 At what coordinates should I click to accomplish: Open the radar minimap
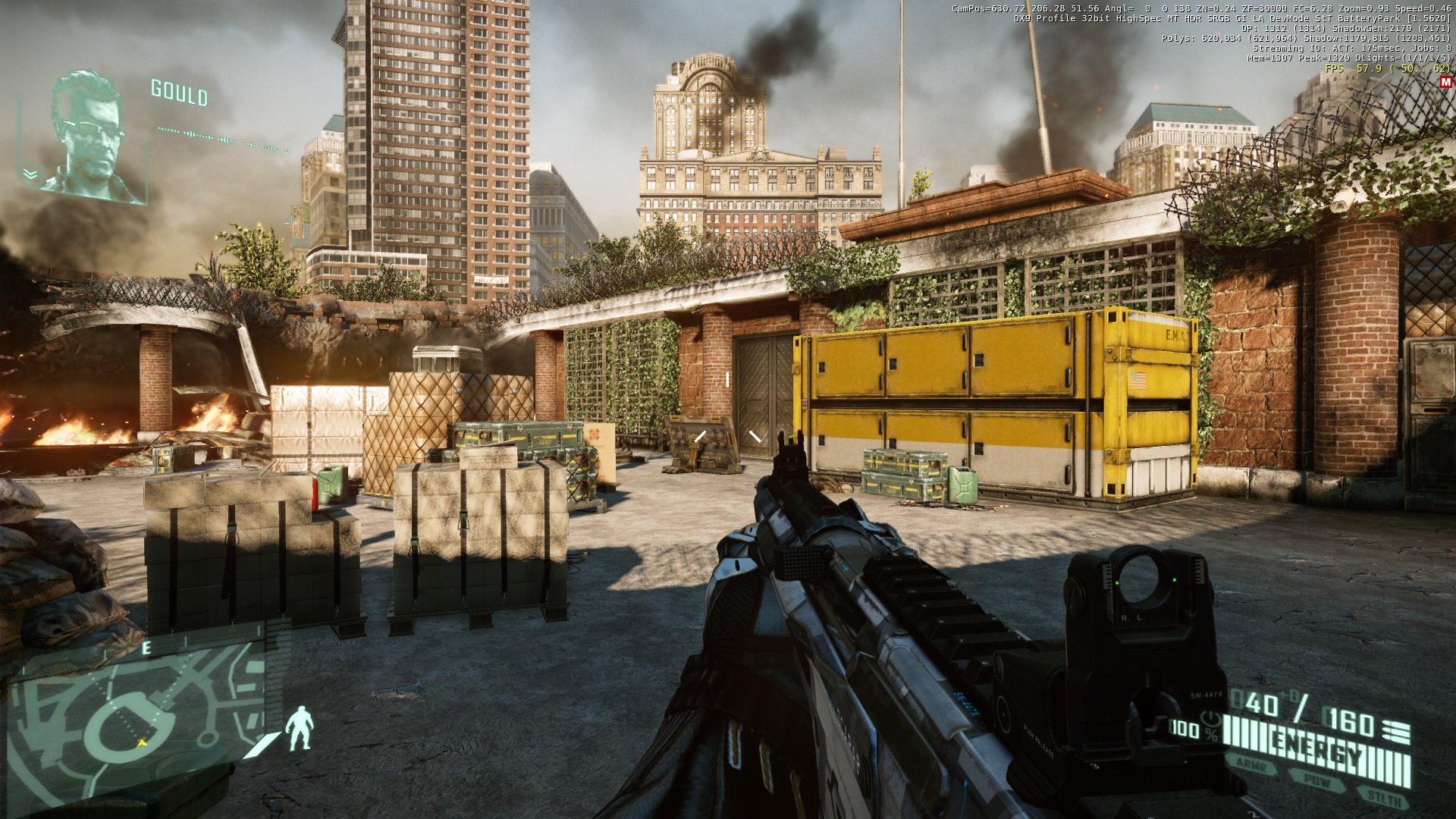(x=136, y=720)
